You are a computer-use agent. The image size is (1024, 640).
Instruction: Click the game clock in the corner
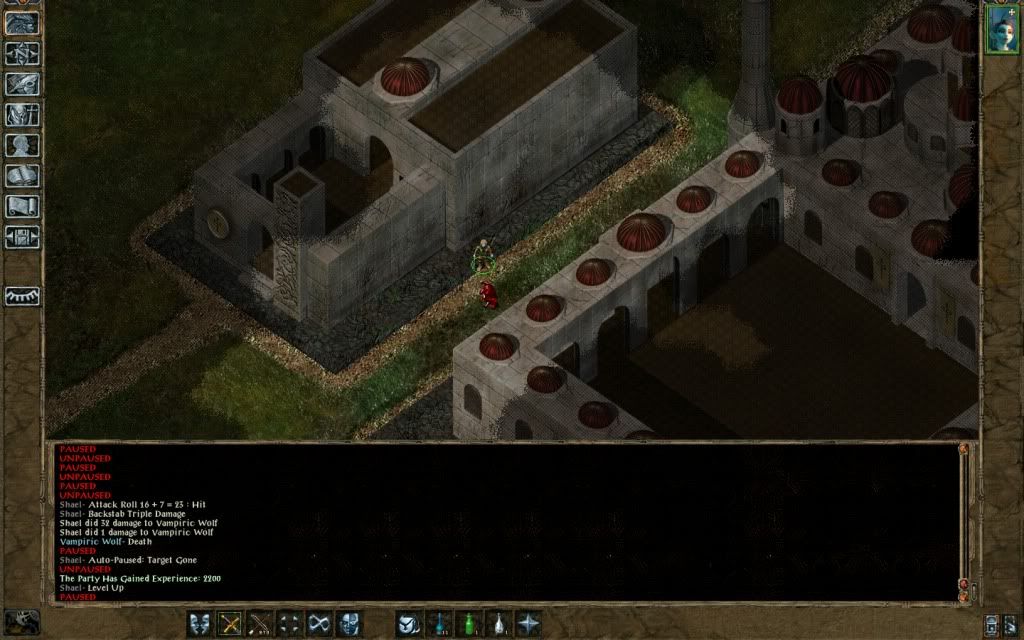pyautogui.click(x=22, y=621)
